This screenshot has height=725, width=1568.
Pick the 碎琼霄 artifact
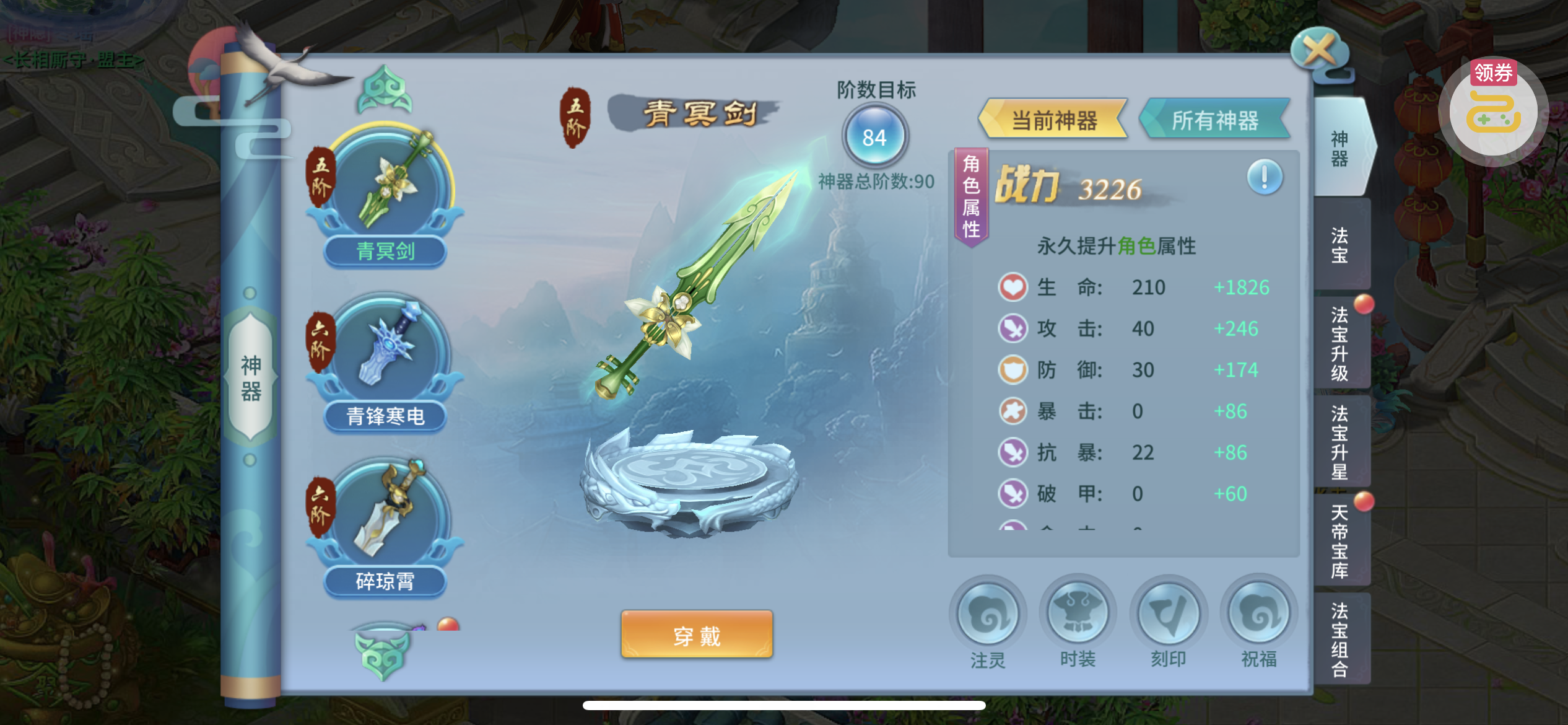tap(386, 527)
